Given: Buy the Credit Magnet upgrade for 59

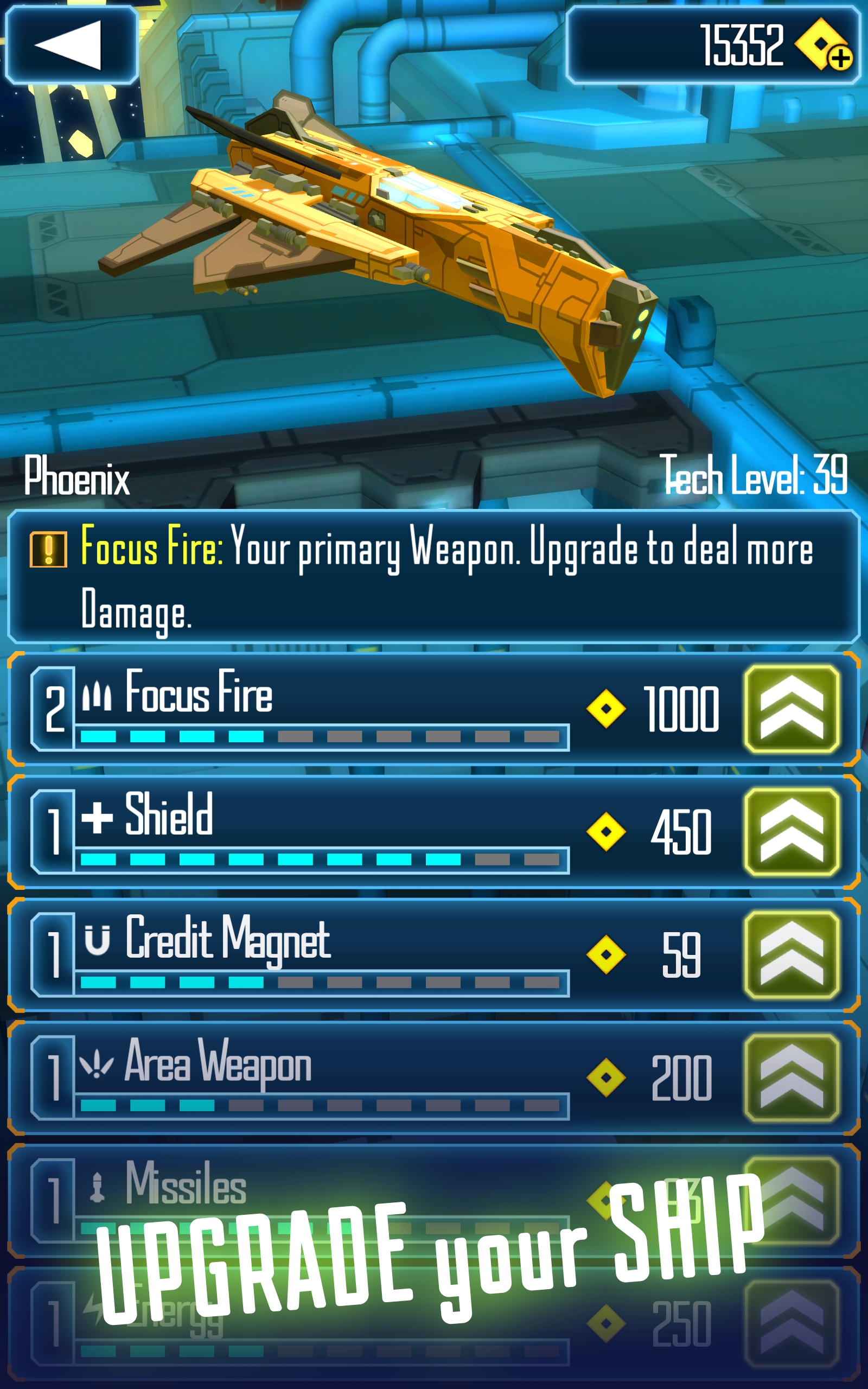Looking at the screenshot, I should (x=792, y=955).
